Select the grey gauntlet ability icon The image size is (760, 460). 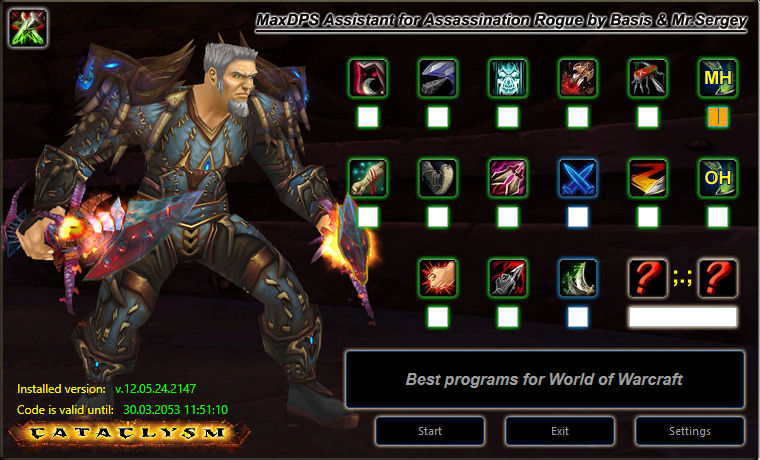click(438, 178)
